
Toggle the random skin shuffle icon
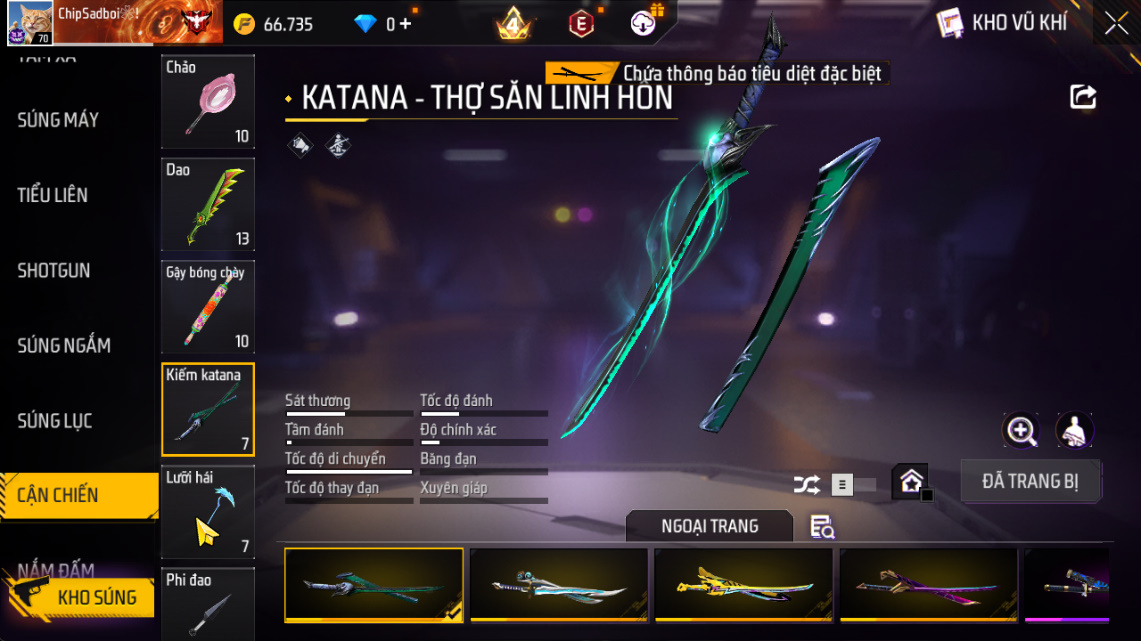(806, 485)
